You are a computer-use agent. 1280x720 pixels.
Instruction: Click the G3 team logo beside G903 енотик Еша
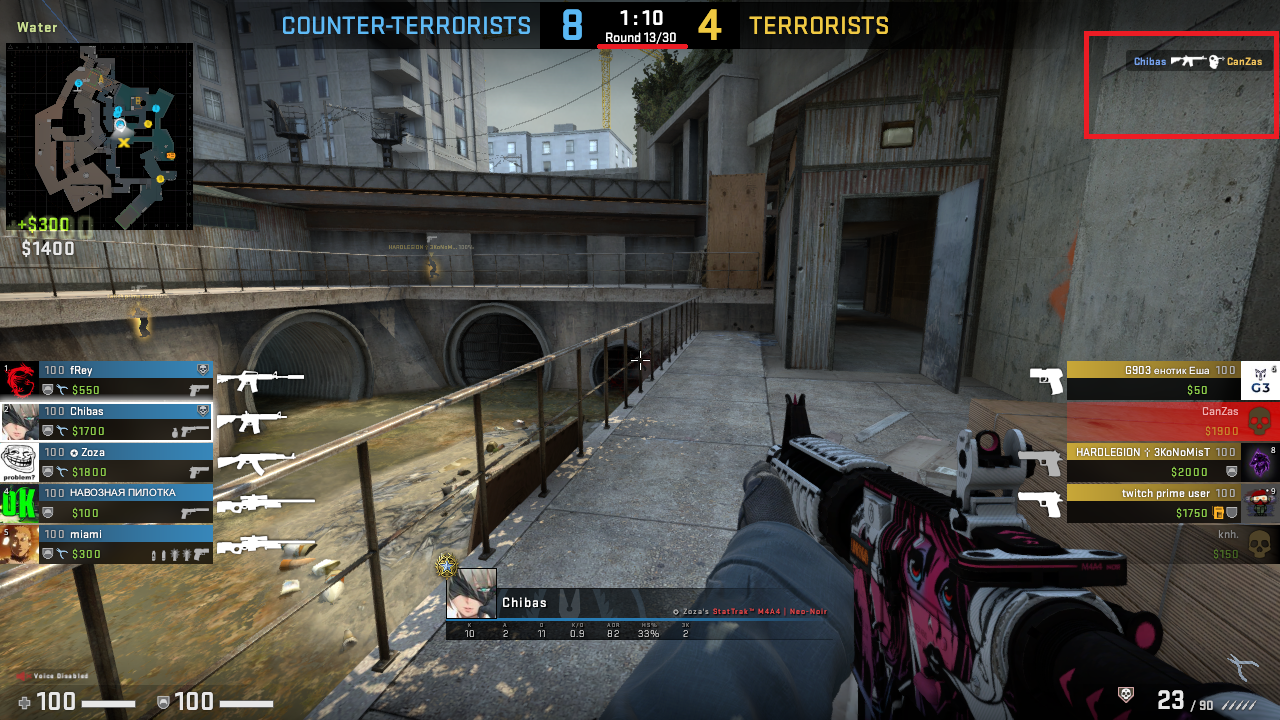1260,382
